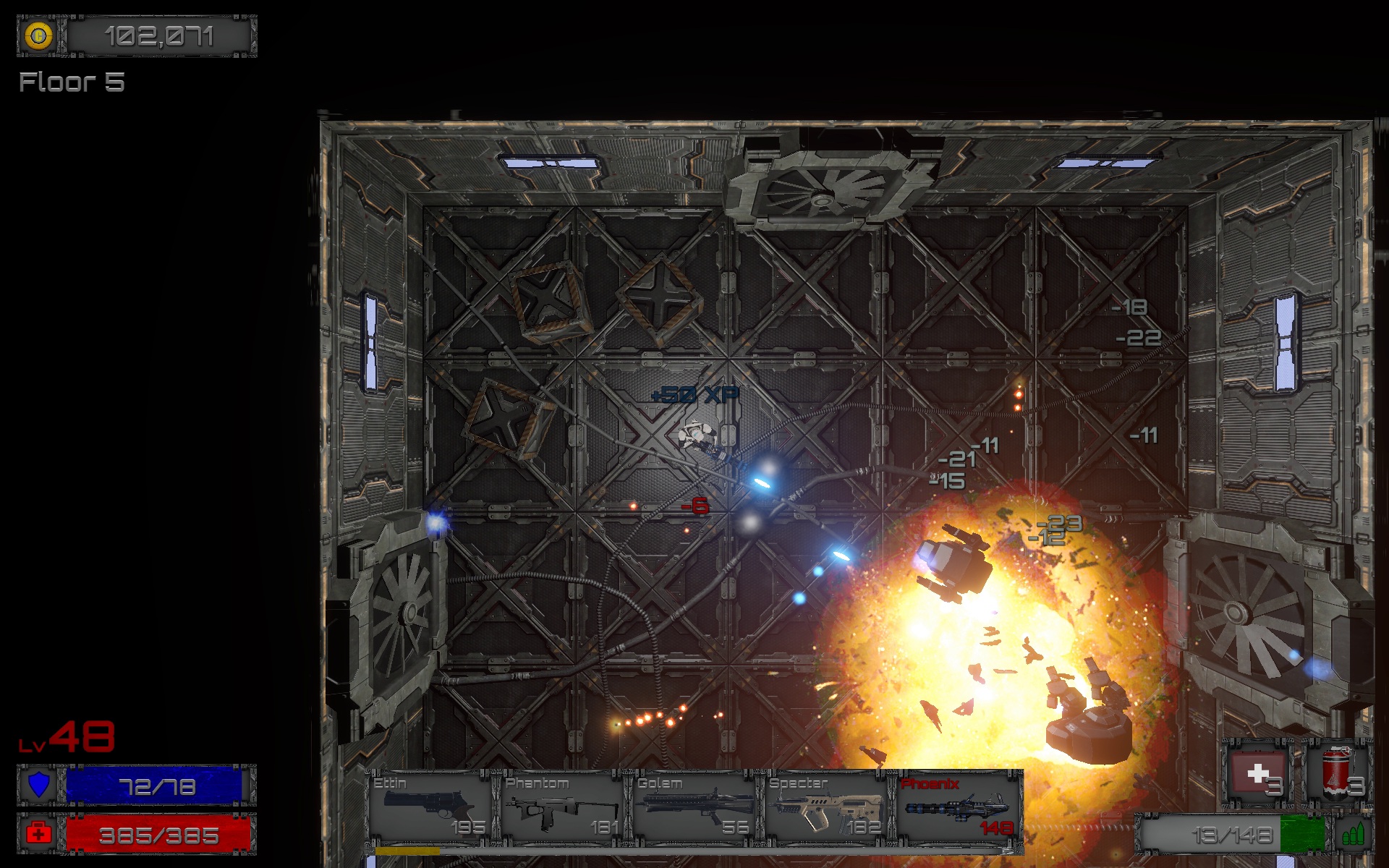Select the Specter assault rifle slot
This screenshot has width=1389, height=868.
[x=821, y=803]
